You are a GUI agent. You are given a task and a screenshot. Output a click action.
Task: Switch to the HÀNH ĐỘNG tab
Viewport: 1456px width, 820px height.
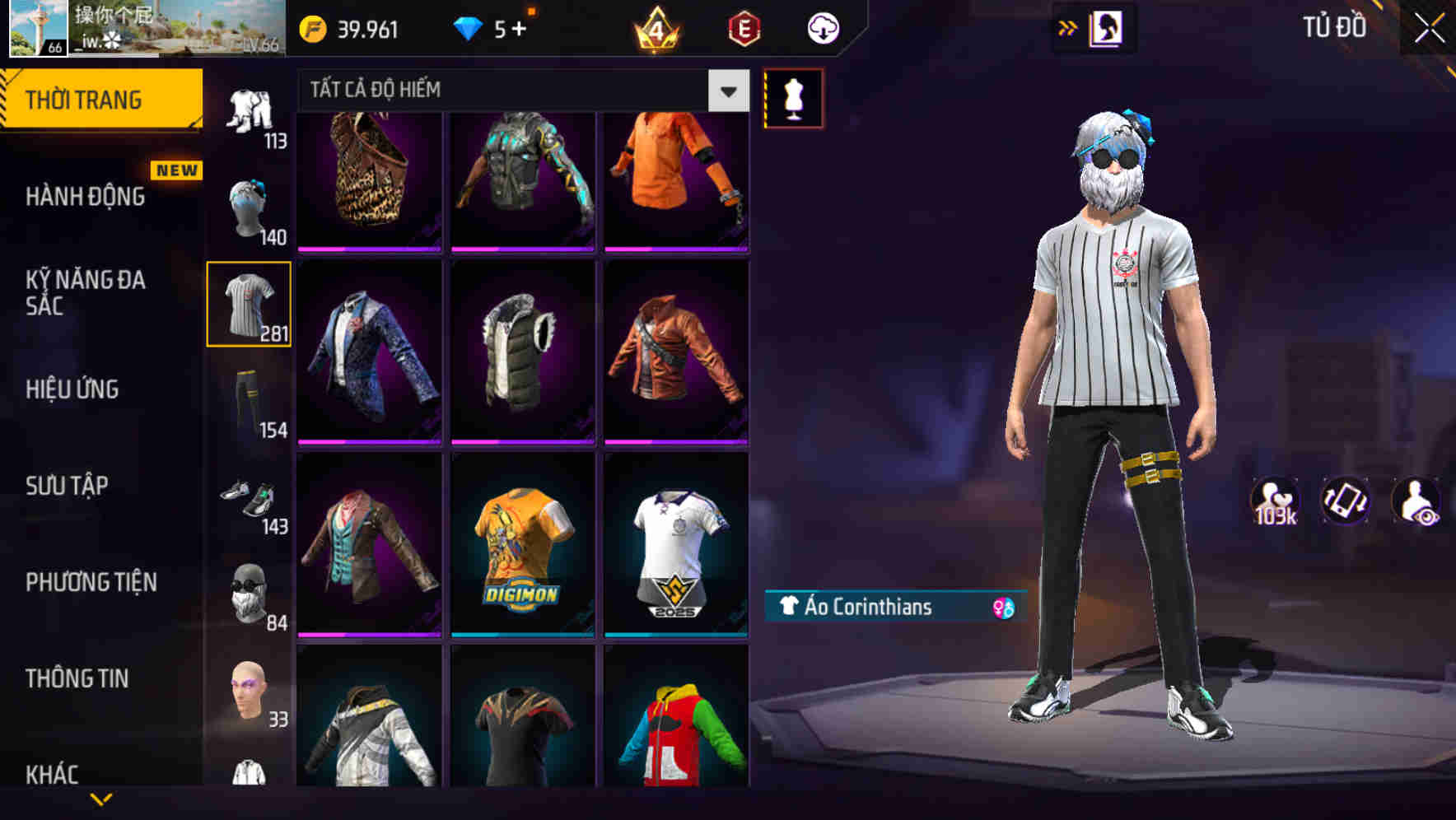pos(85,198)
